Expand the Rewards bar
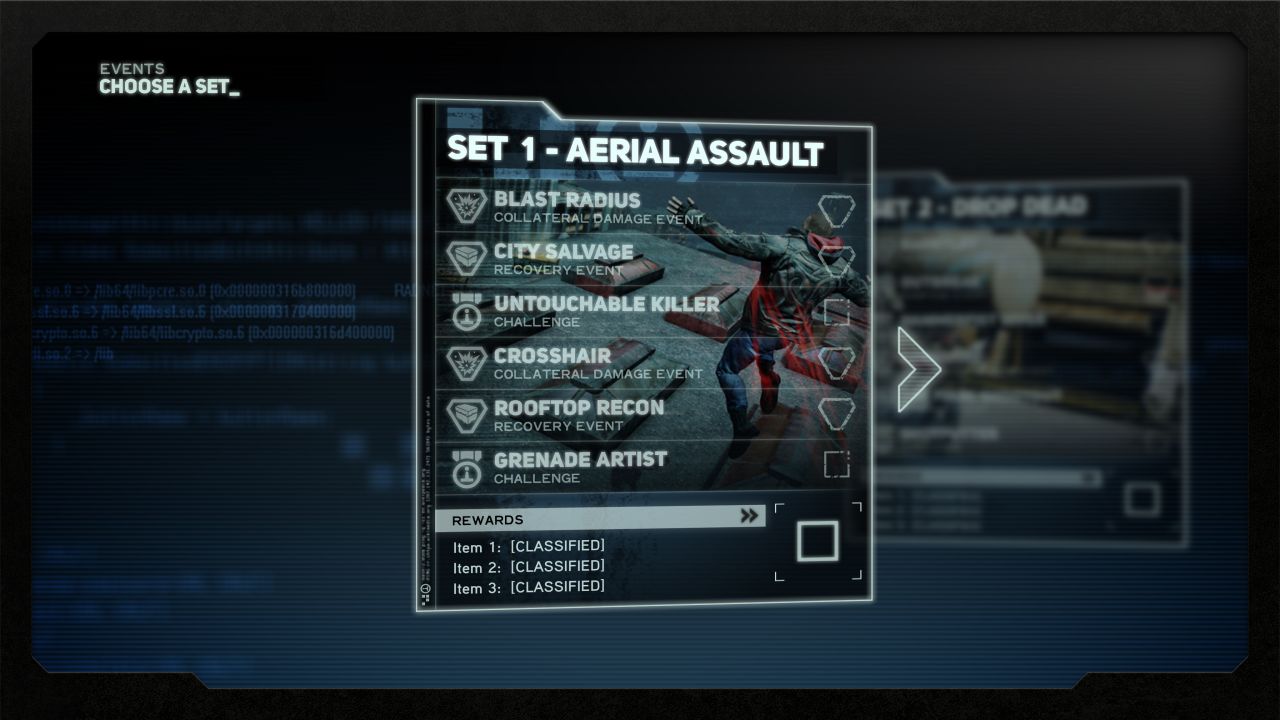This screenshot has width=1280, height=720. tap(600, 518)
